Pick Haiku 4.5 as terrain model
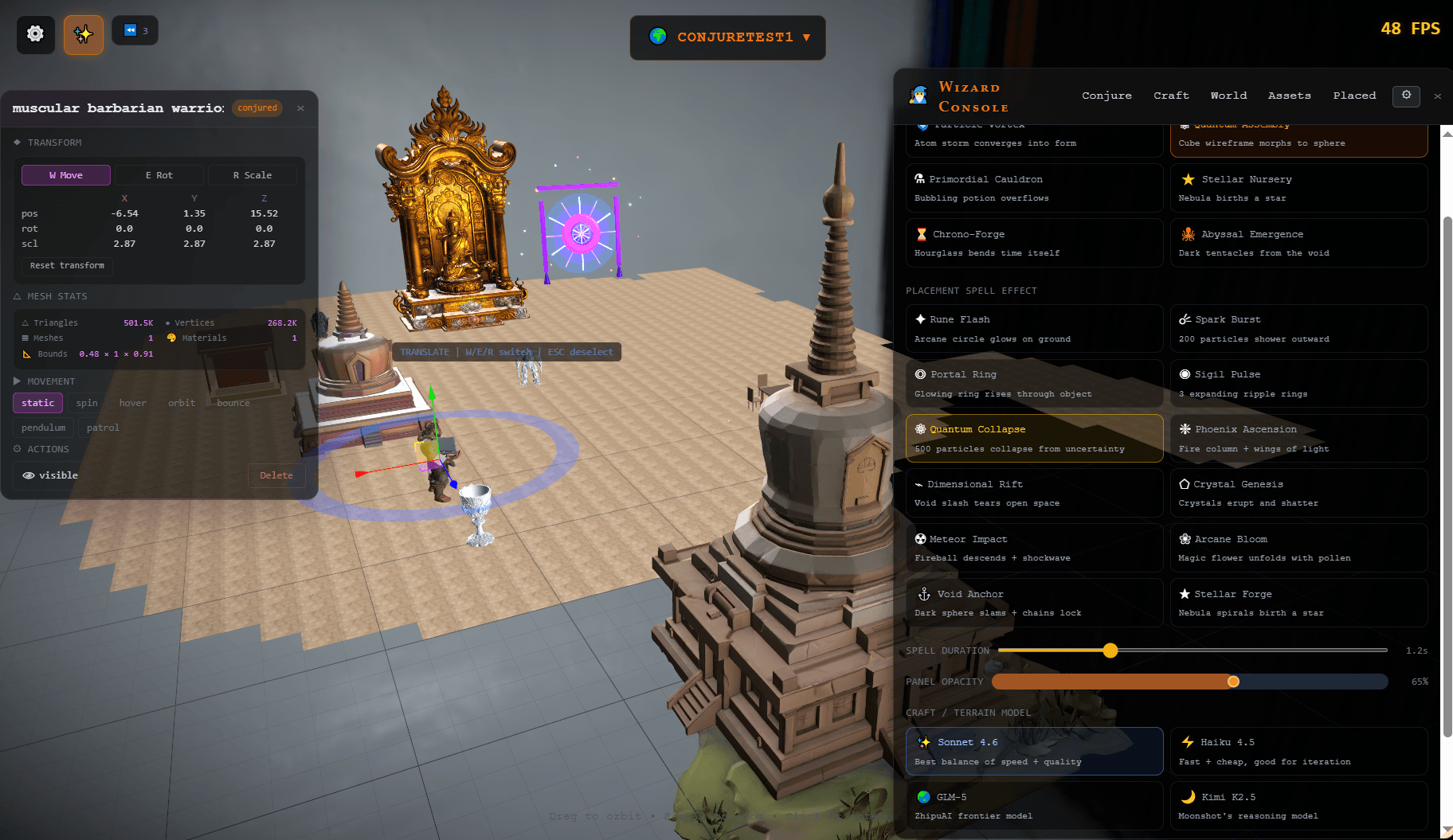Image resolution: width=1453 pixels, height=840 pixels. point(1298,752)
